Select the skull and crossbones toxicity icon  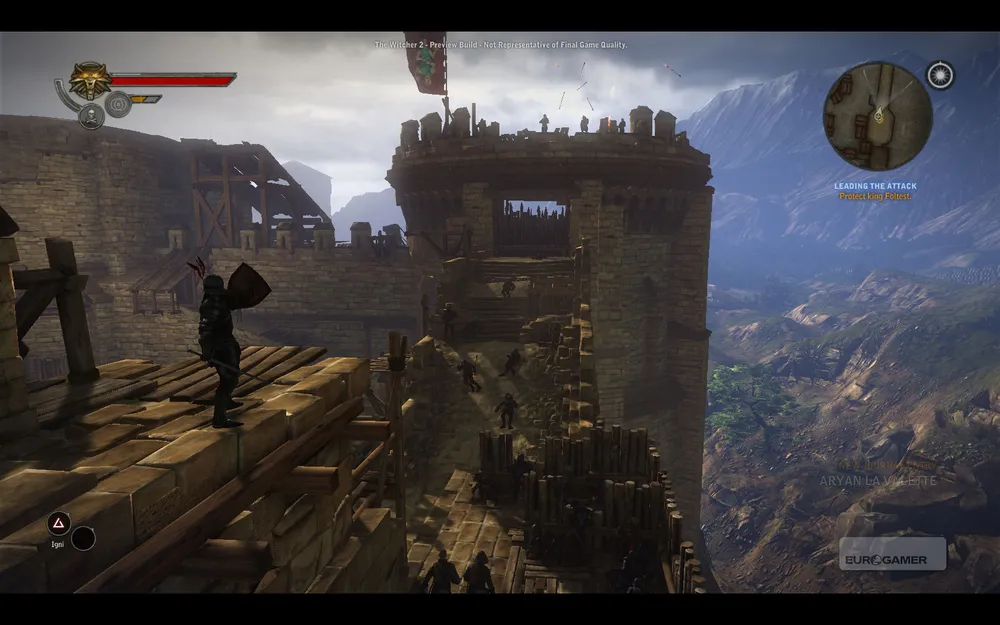click(91, 116)
